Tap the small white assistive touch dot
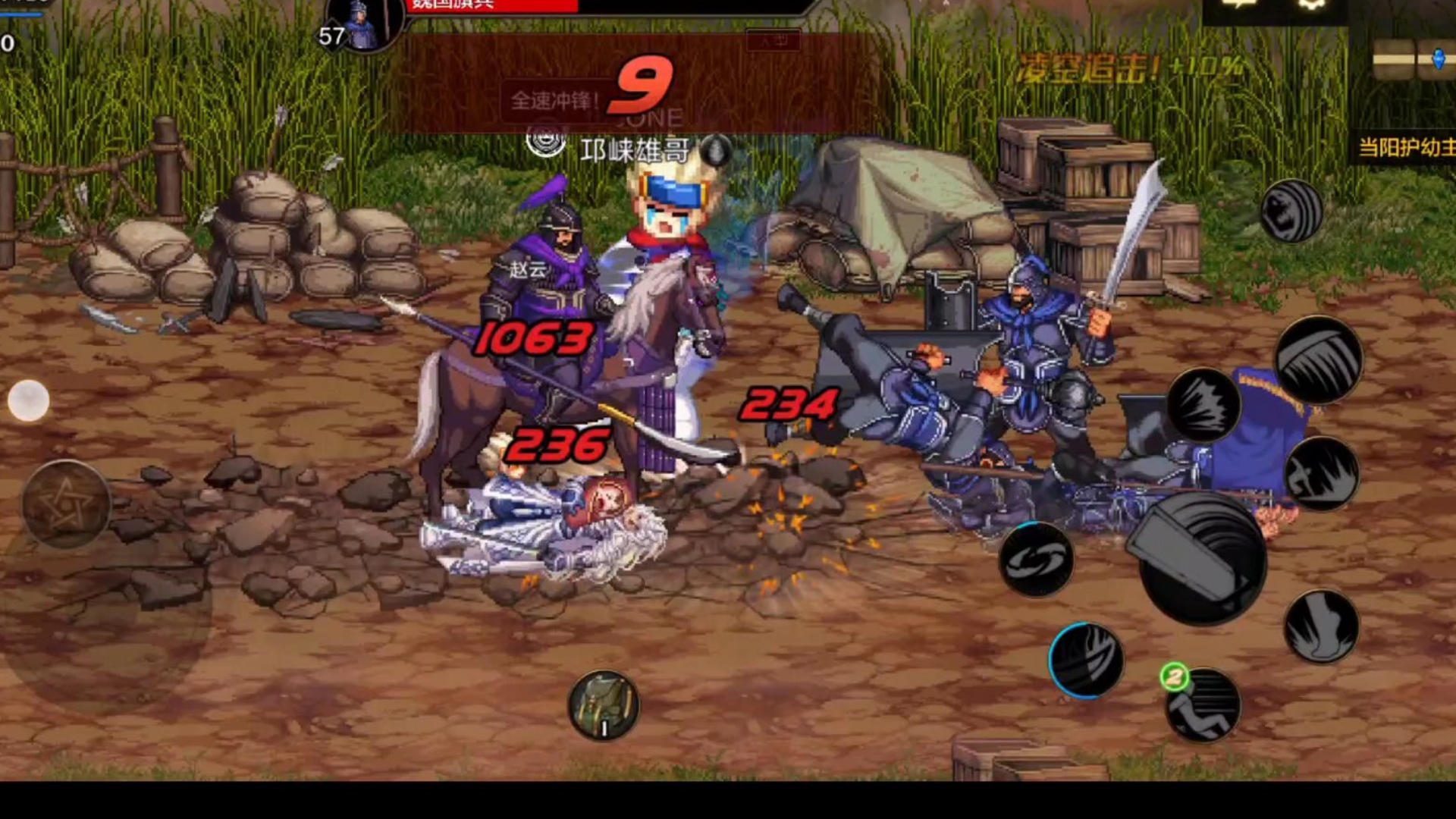1456x819 pixels. click(29, 400)
